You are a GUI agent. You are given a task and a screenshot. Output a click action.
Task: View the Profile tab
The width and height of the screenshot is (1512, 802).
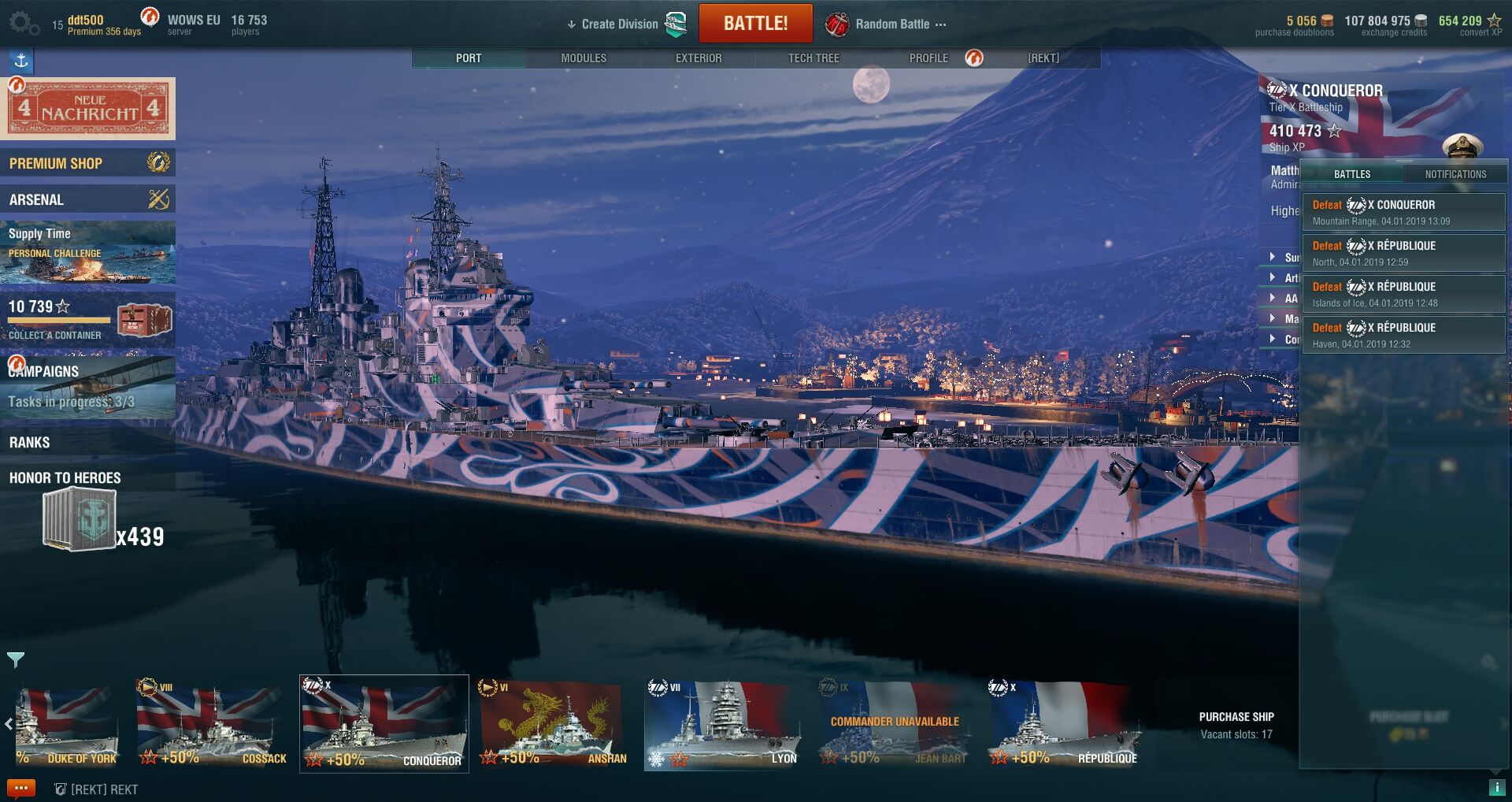click(x=928, y=58)
